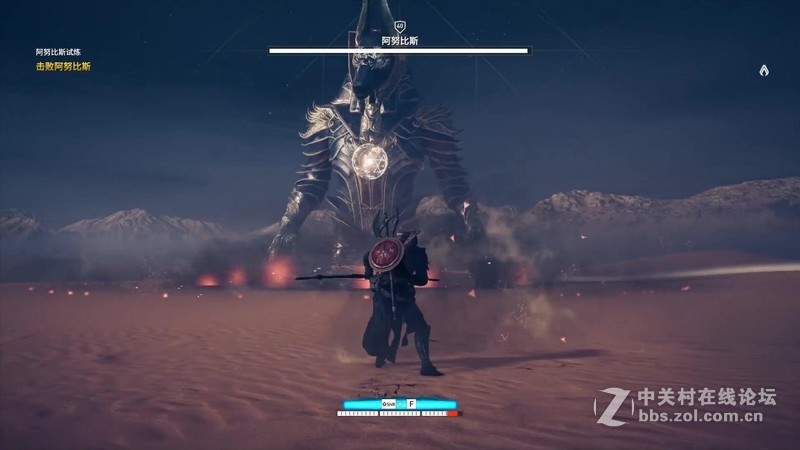Click the flame-shaped icon
Screen dimensions: 800x450
tap(764, 70)
